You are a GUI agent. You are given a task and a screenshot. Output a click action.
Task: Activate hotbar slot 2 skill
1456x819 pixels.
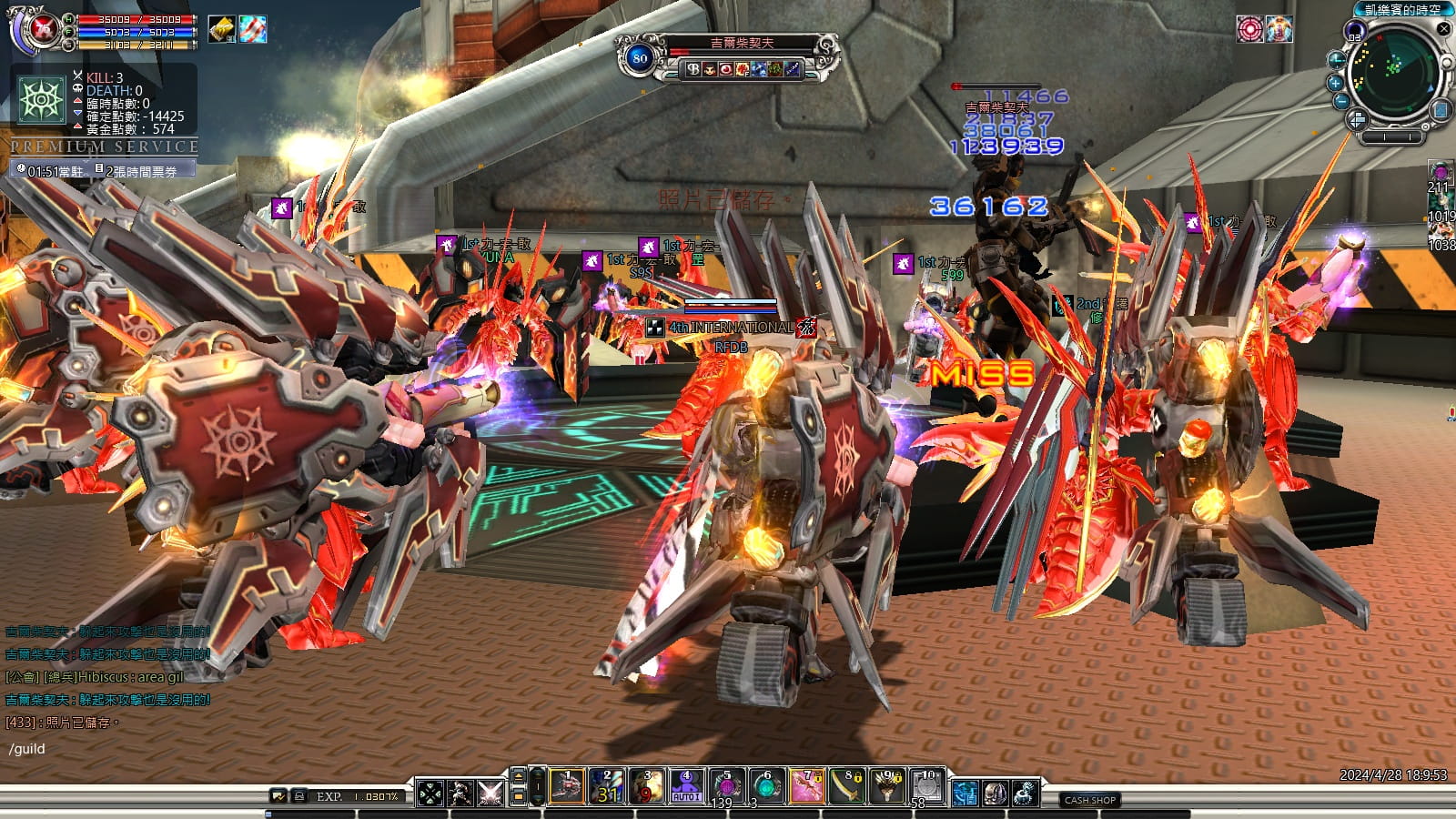(607, 787)
